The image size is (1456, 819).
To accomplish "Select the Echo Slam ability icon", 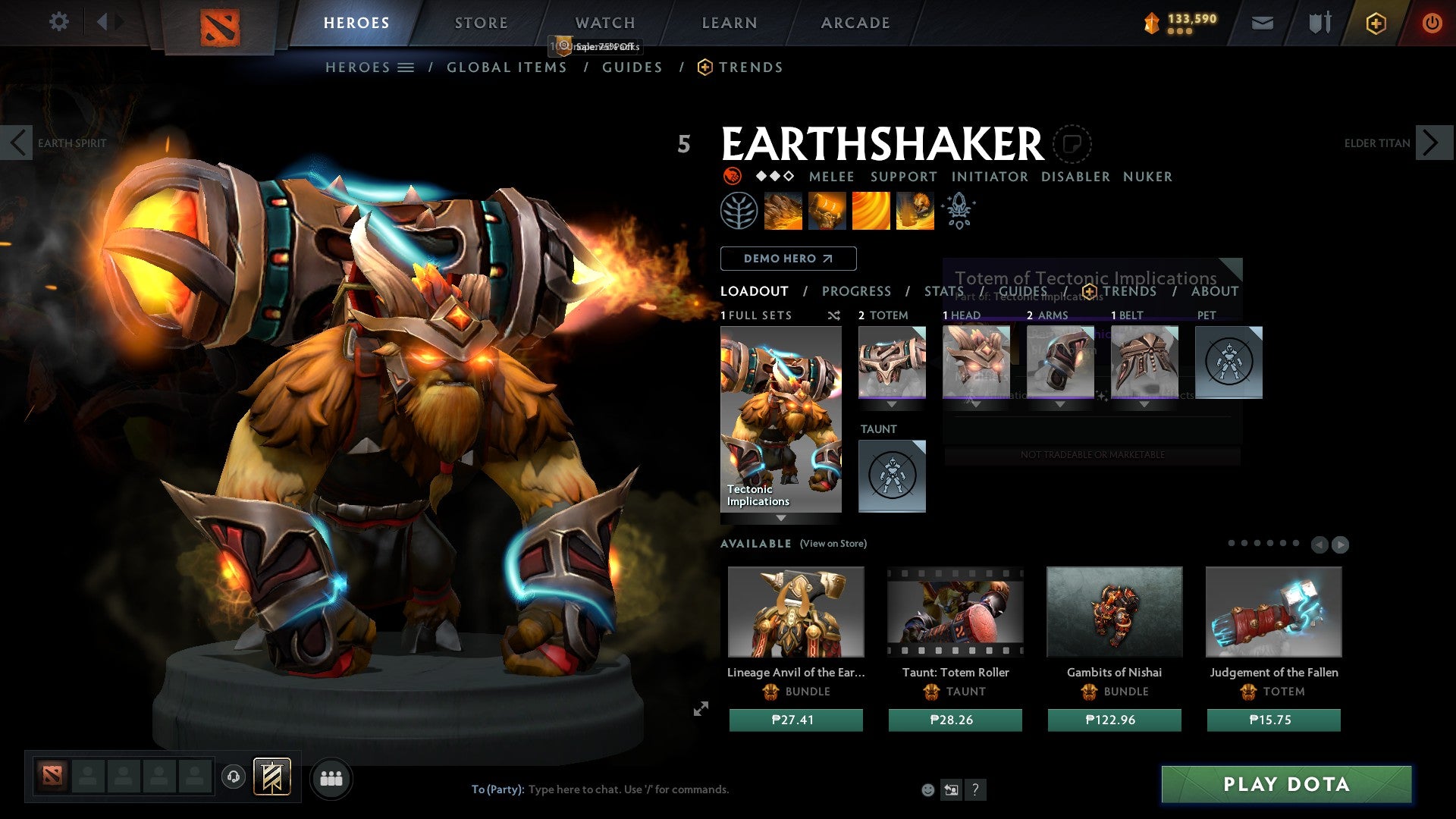I will point(915,211).
